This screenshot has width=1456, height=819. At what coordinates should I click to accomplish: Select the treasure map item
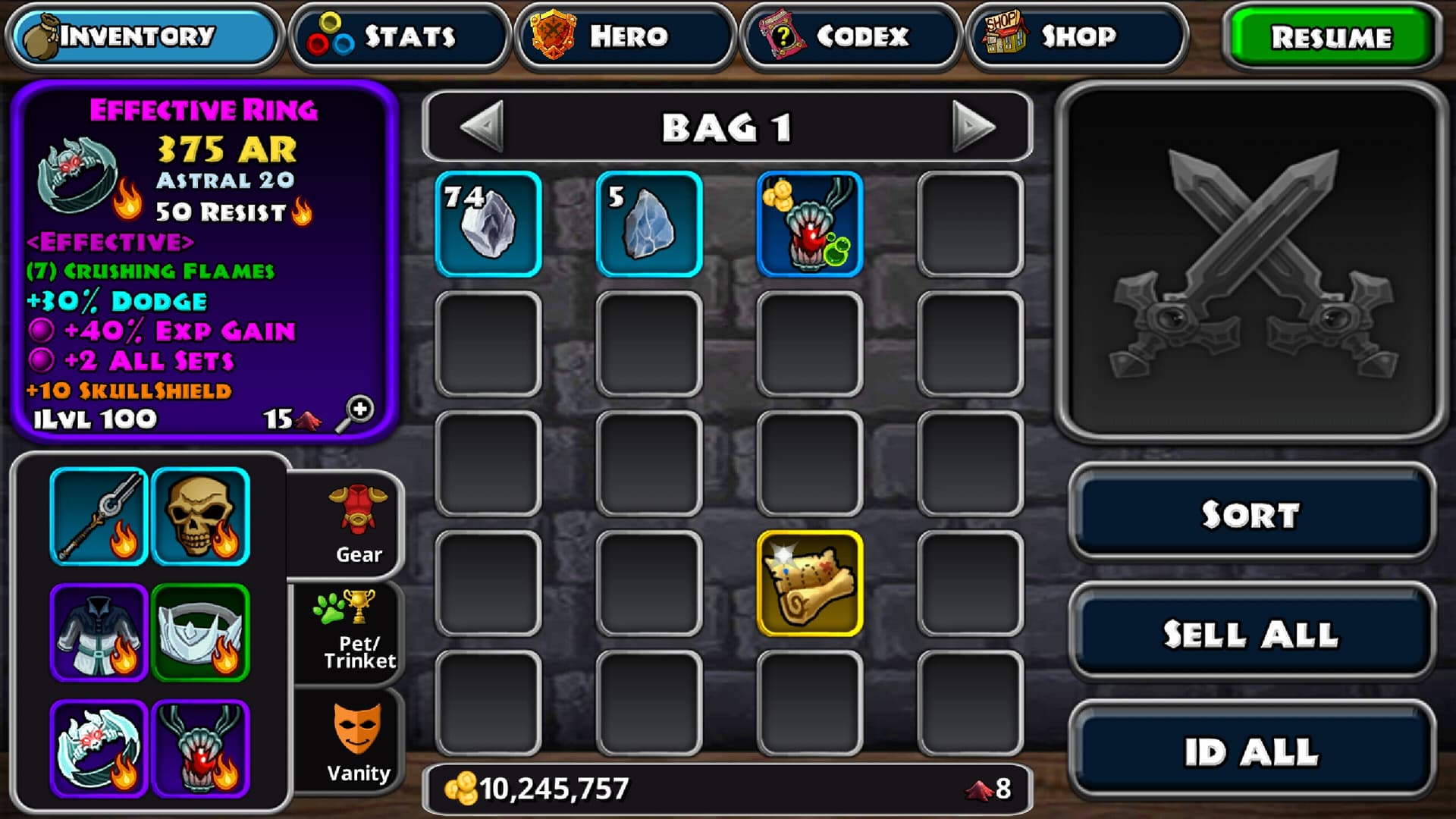coord(810,582)
